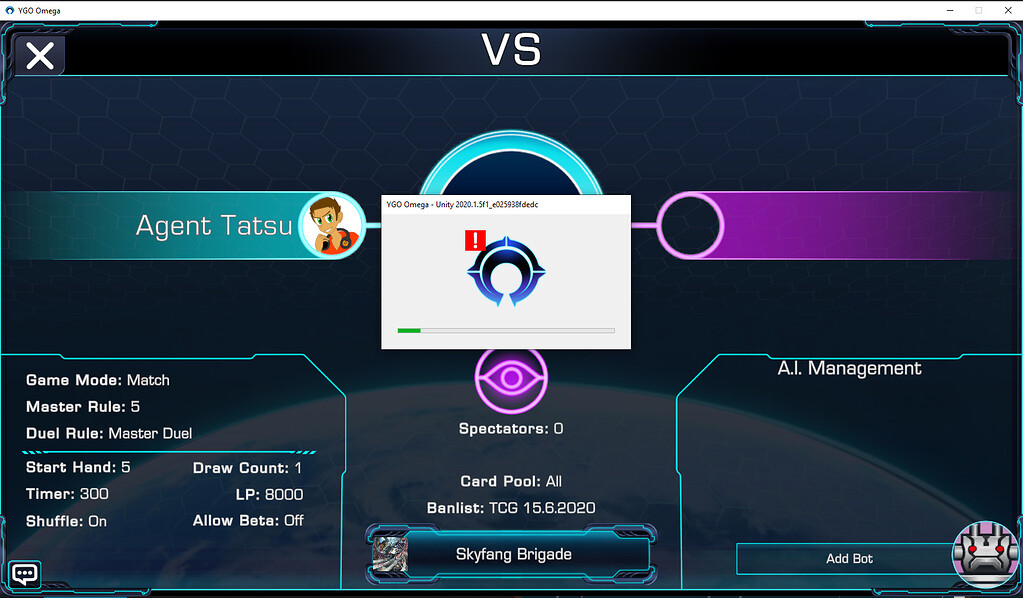Select the Skyfang Brigade deck

(512, 554)
